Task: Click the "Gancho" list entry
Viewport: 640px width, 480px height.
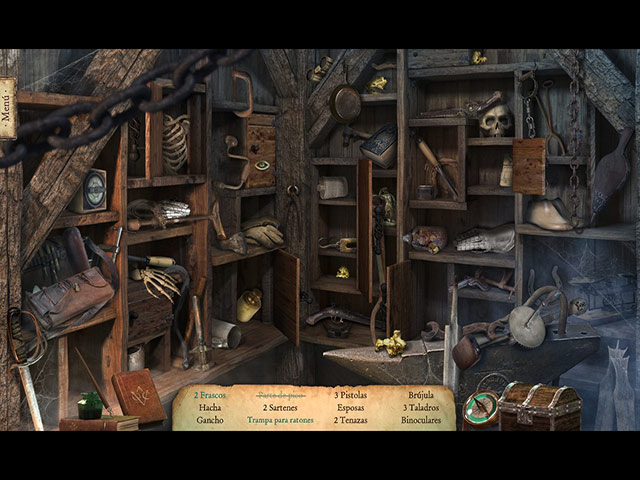Action: pyautogui.click(x=210, y=420)
